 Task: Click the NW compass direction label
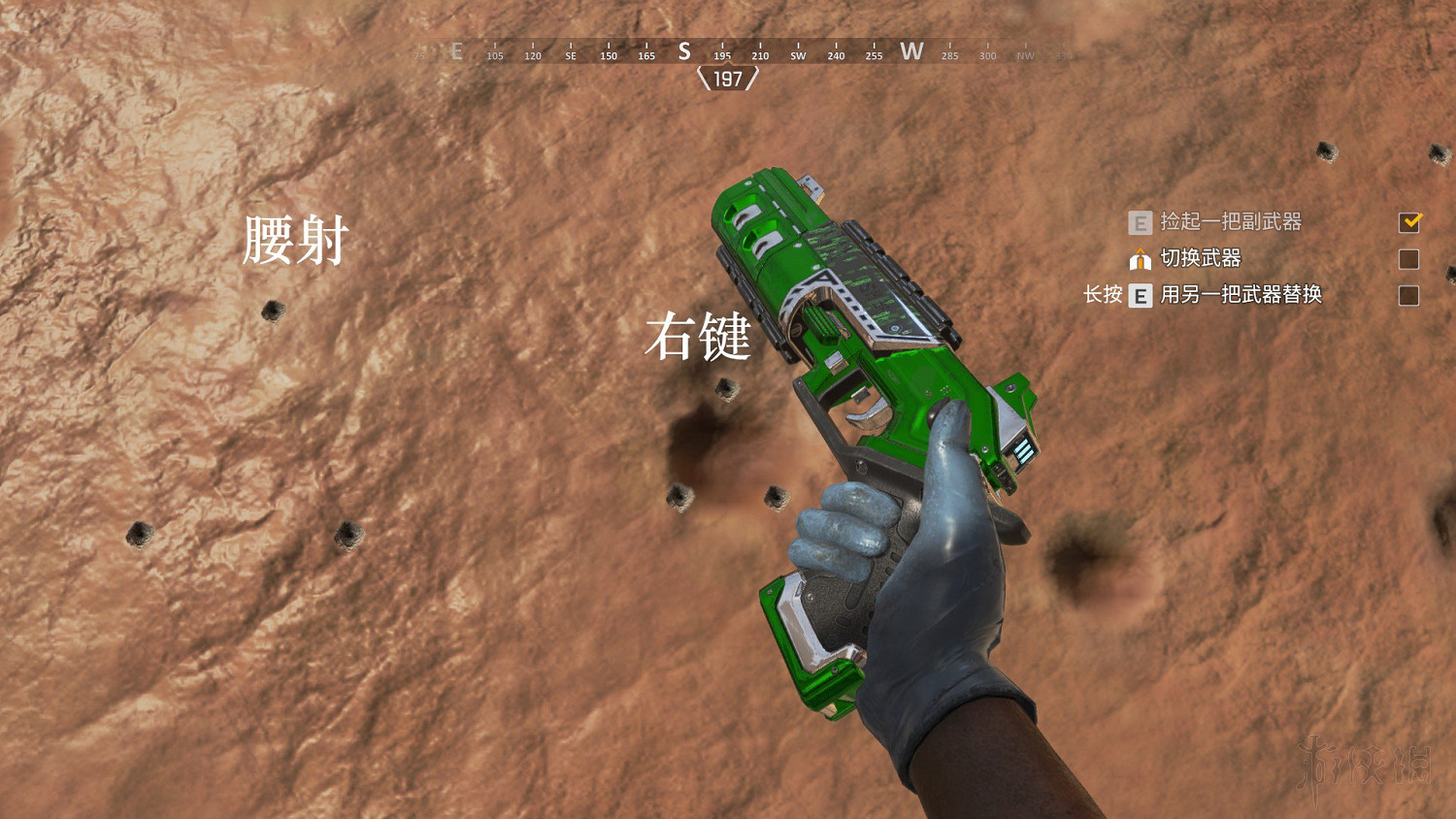point(1026,56)
